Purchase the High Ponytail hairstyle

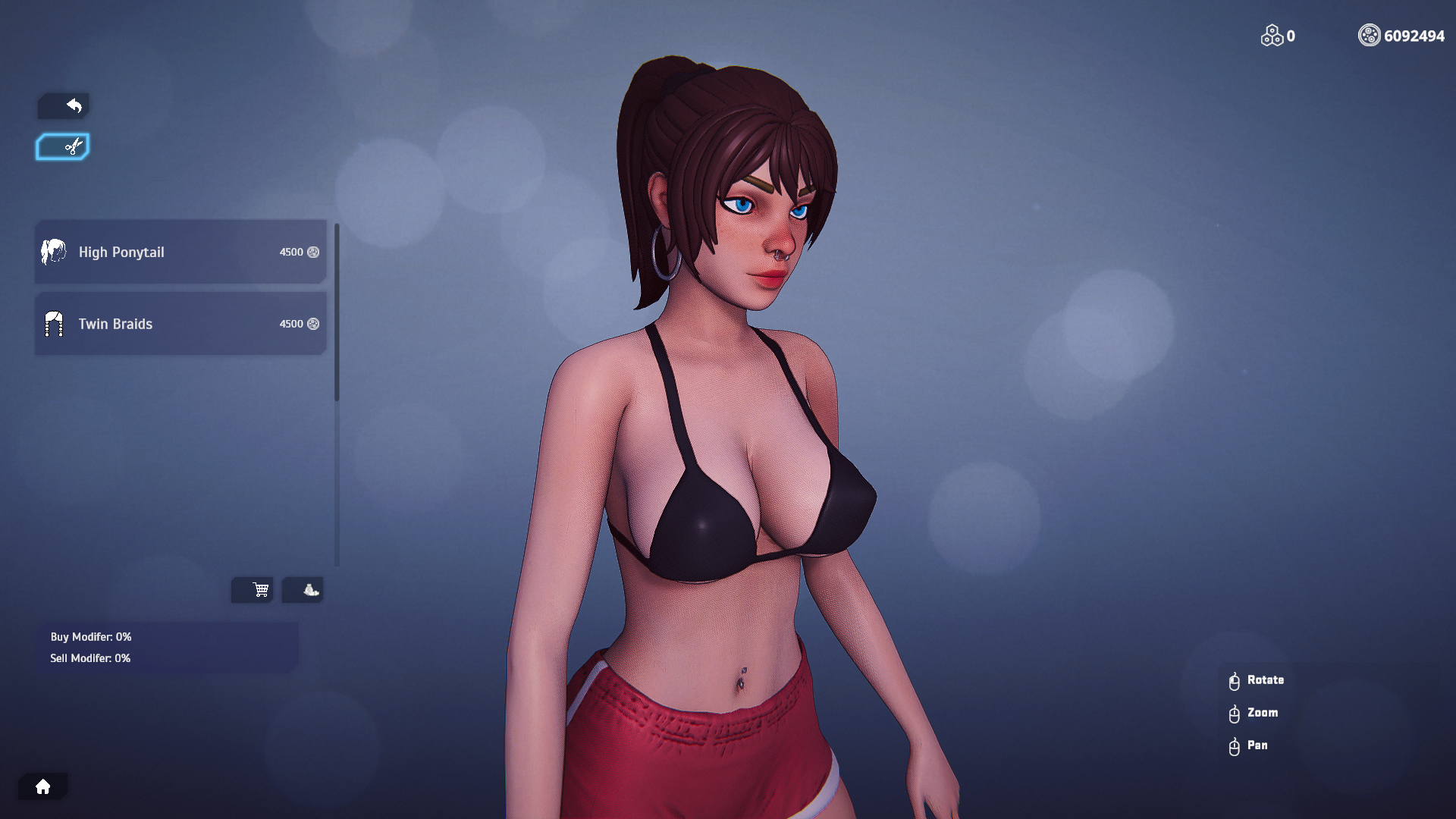point(180,252)
